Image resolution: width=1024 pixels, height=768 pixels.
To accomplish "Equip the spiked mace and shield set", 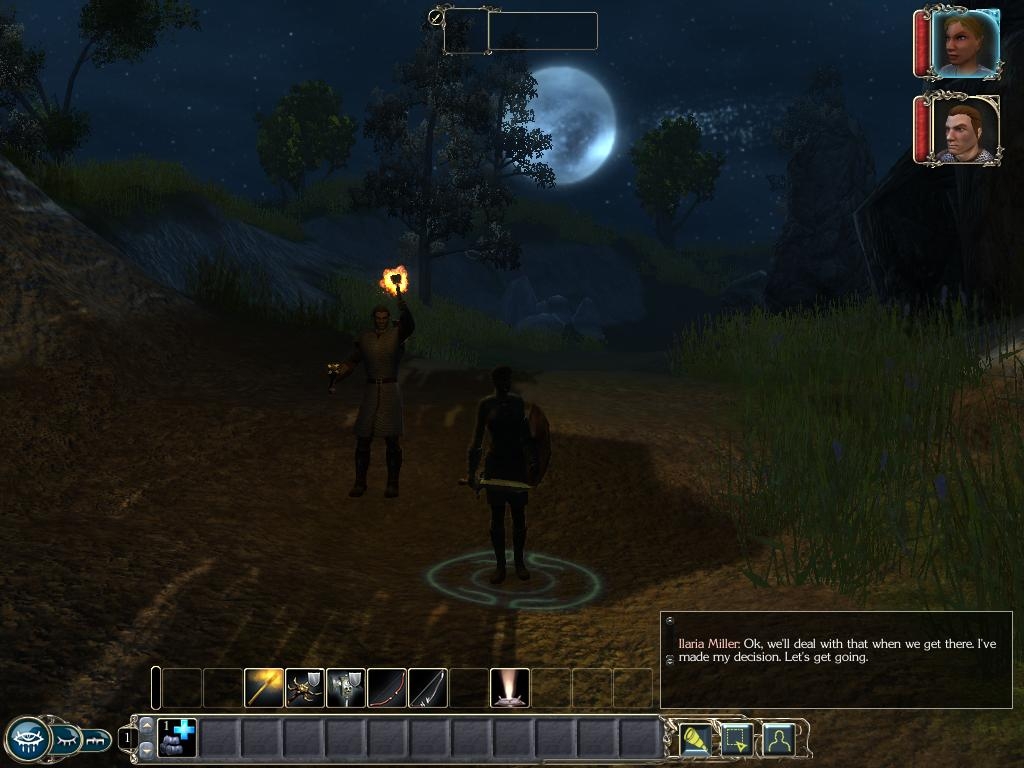I will pos(305,688).
